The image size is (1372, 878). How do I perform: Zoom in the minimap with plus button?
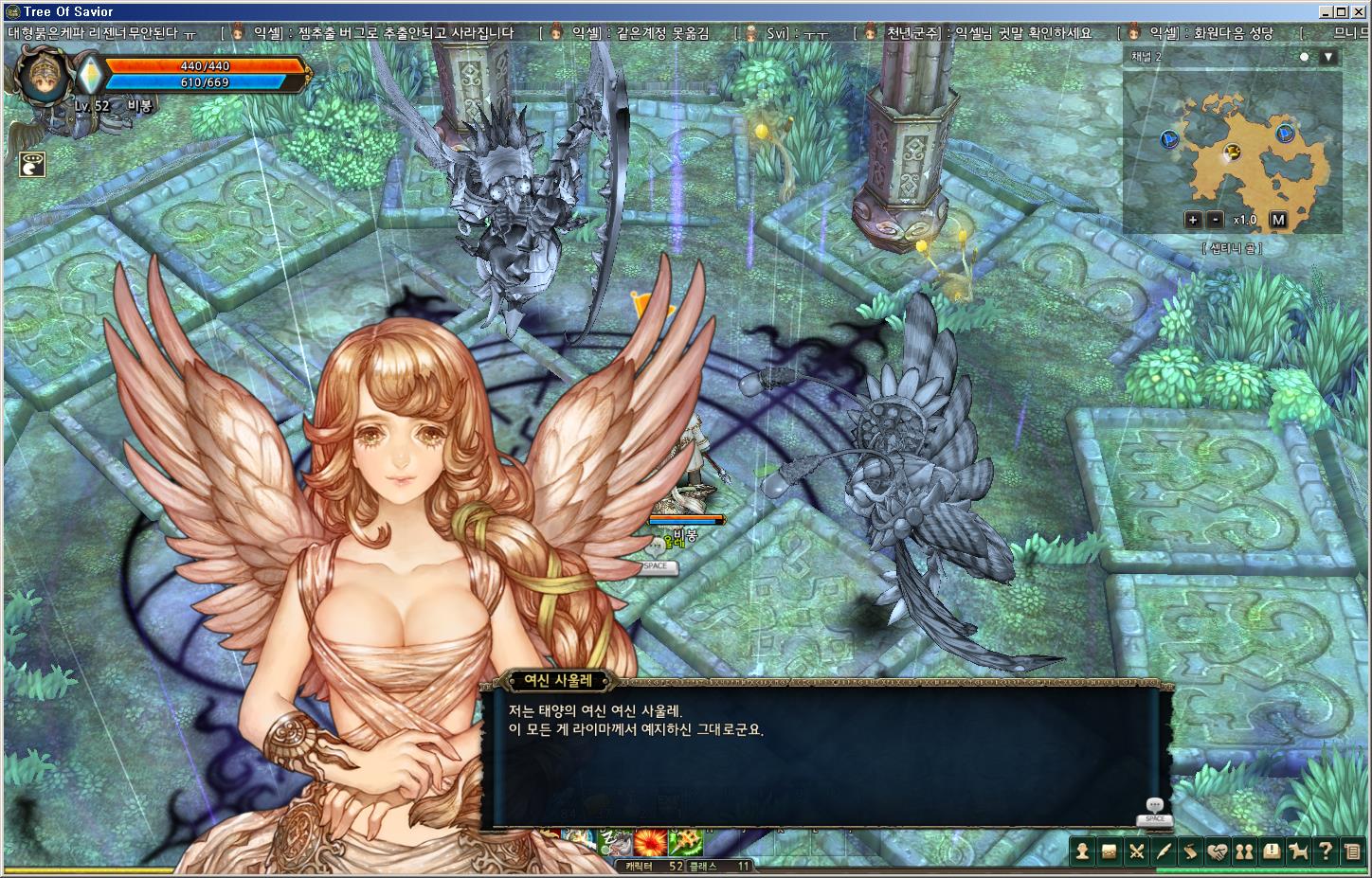coord(1192,220)
